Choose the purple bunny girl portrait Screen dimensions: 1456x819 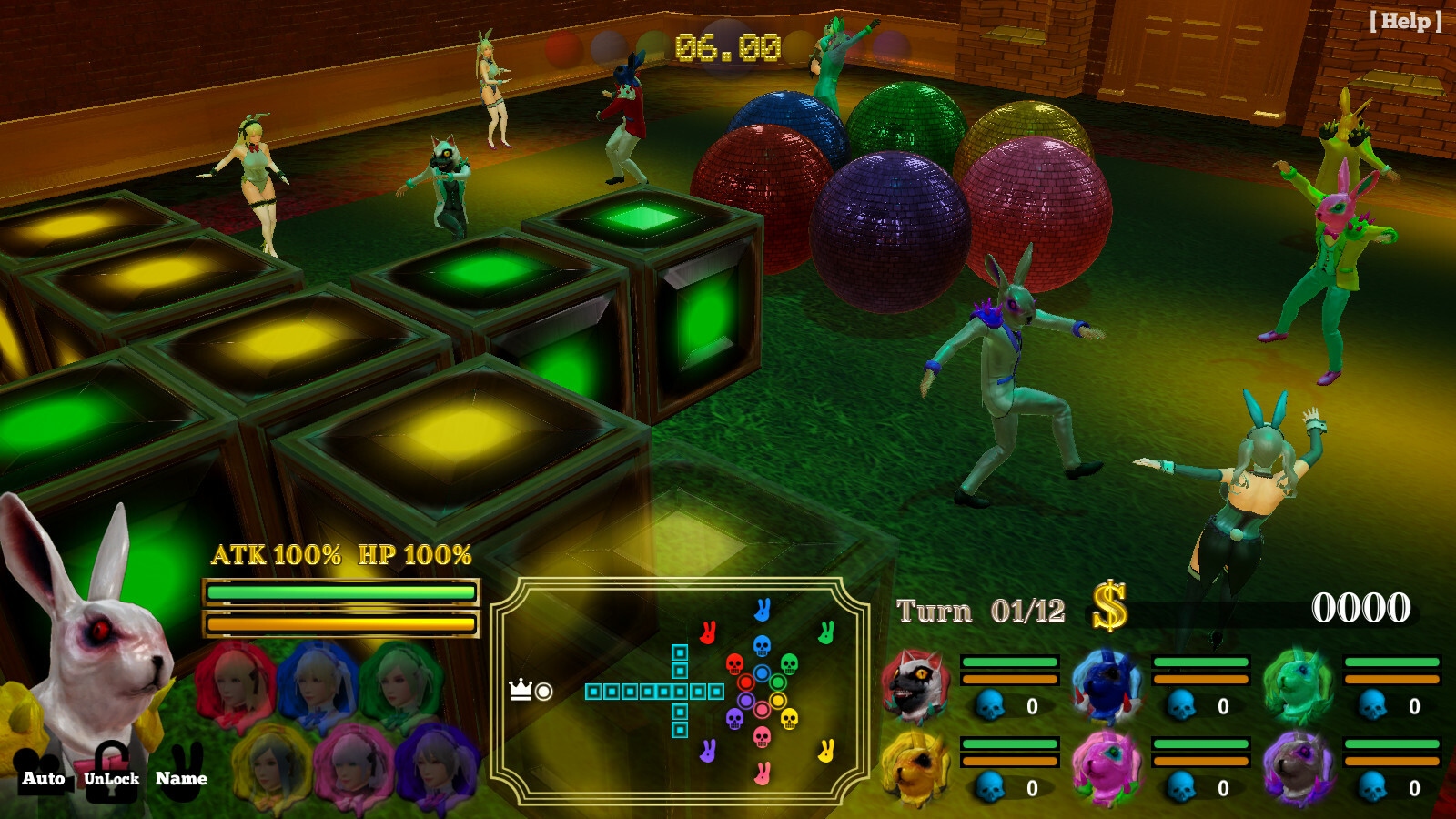(437, 764)
